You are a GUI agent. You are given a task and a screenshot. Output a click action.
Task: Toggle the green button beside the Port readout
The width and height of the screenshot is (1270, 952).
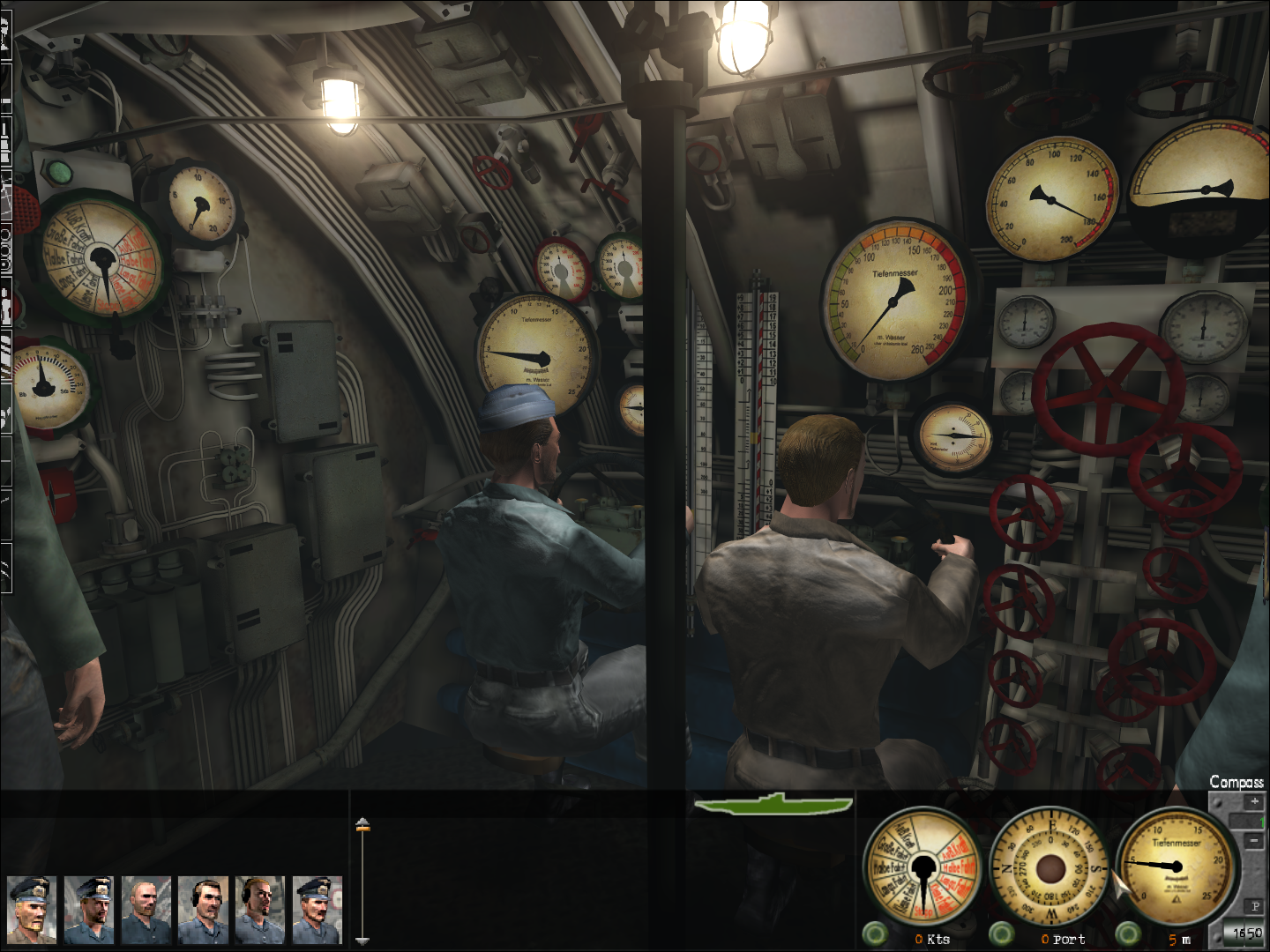[1001, 933]
